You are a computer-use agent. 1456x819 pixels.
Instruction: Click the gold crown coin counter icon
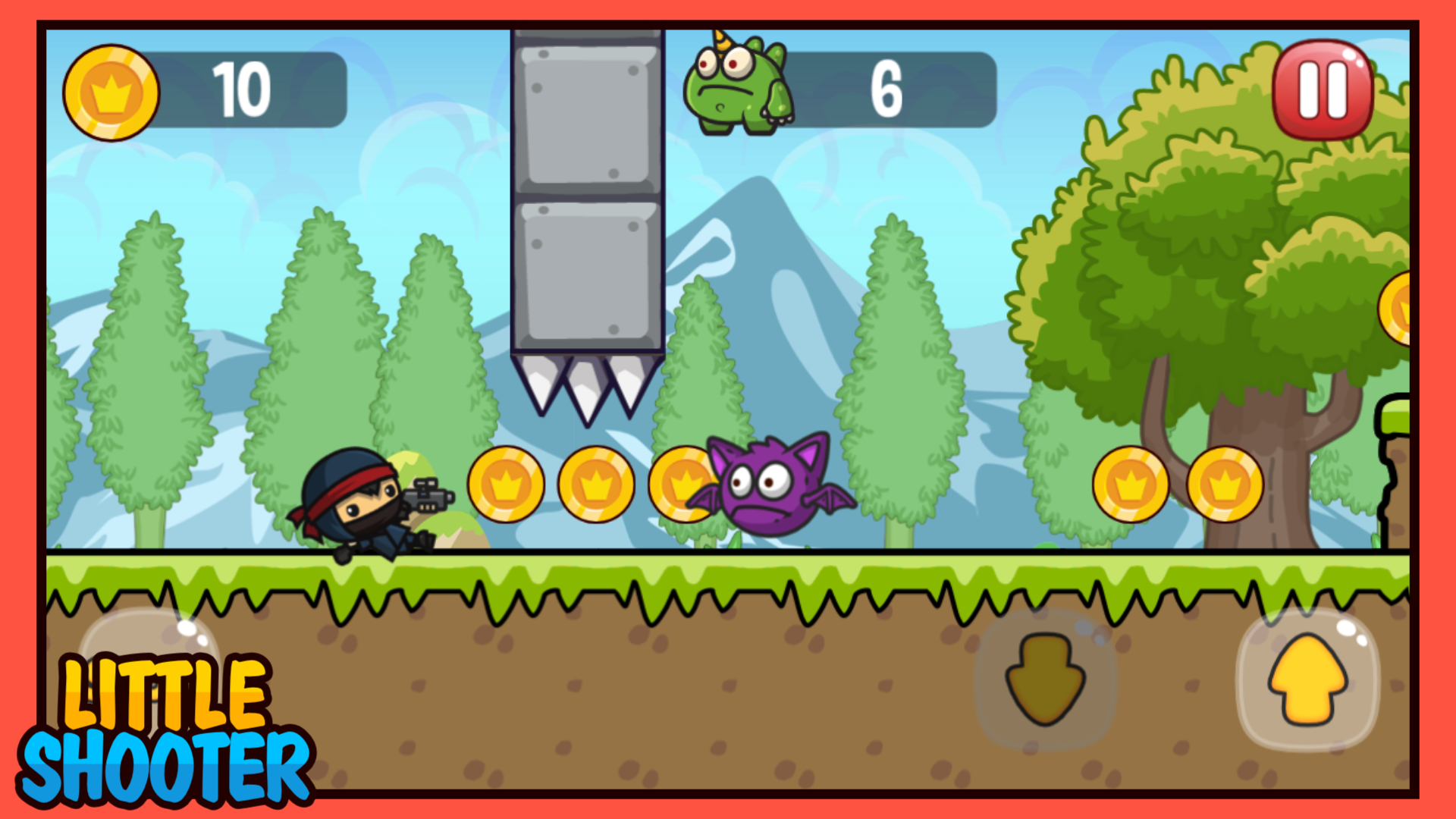coord(112,91)
